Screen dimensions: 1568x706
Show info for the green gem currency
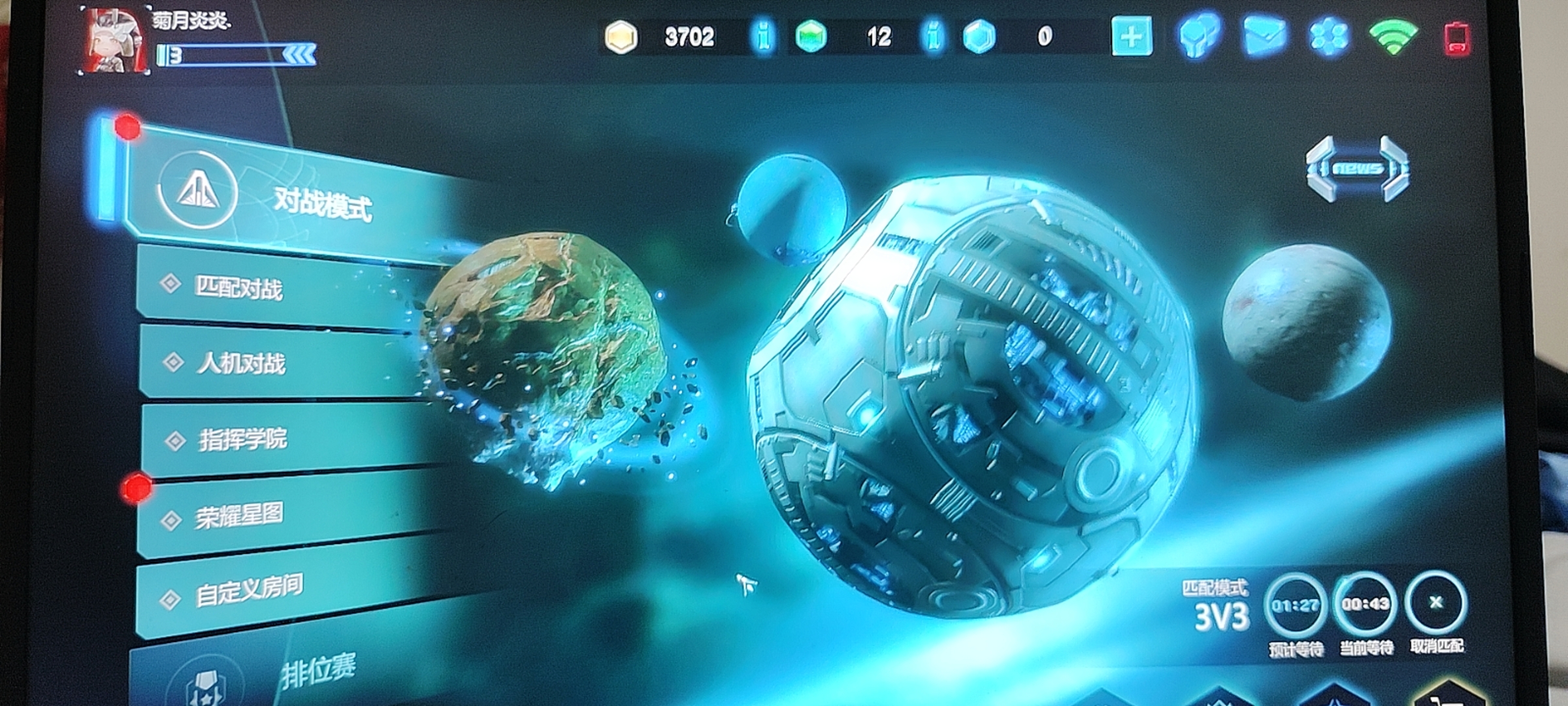click(934, 37)
